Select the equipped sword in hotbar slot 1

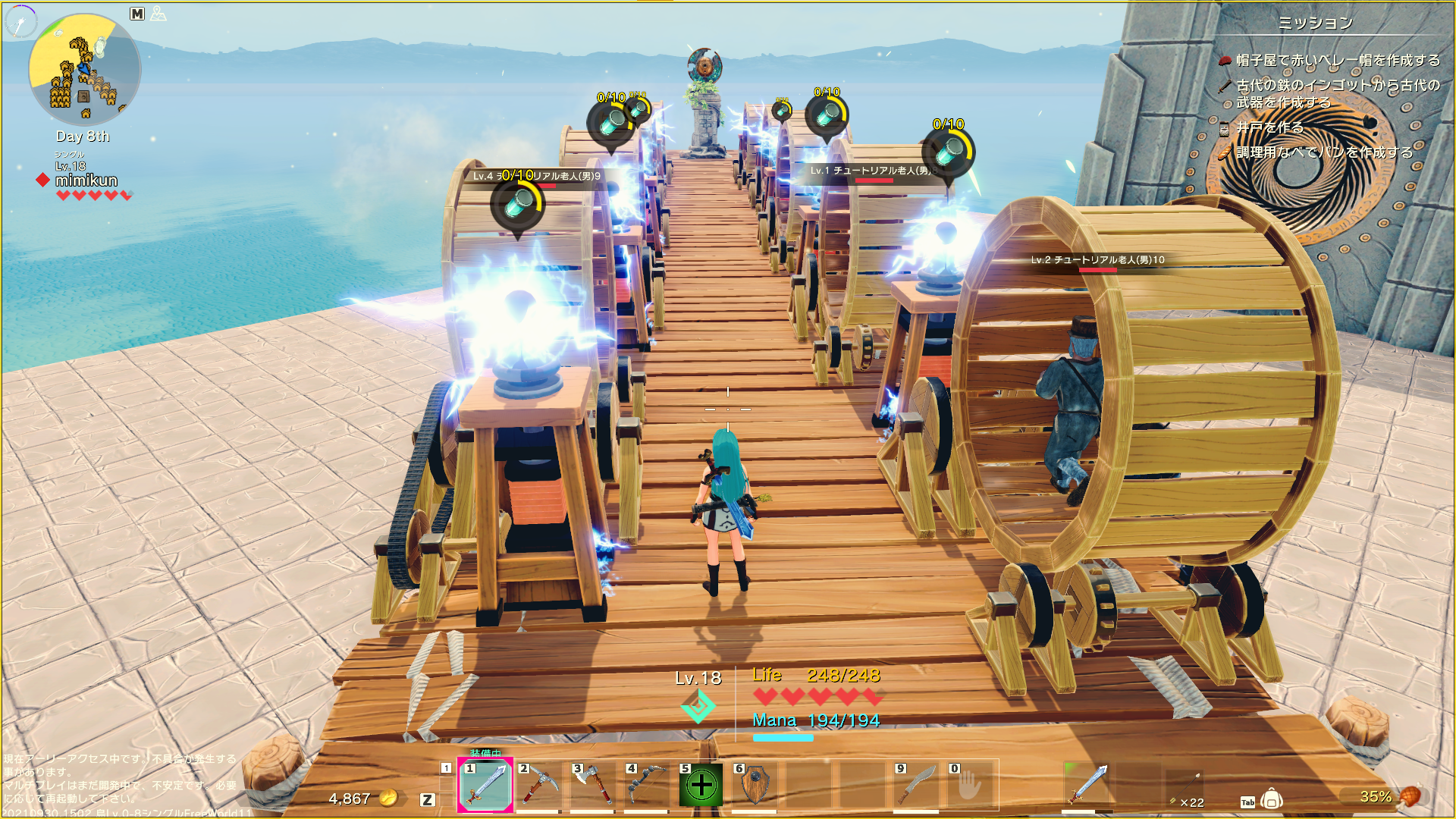485,786
